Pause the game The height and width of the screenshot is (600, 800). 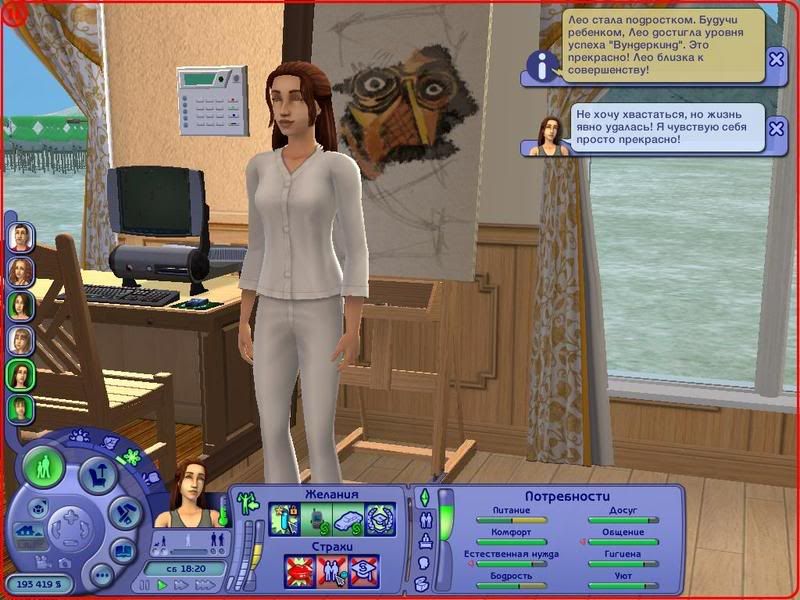point(145,585)
